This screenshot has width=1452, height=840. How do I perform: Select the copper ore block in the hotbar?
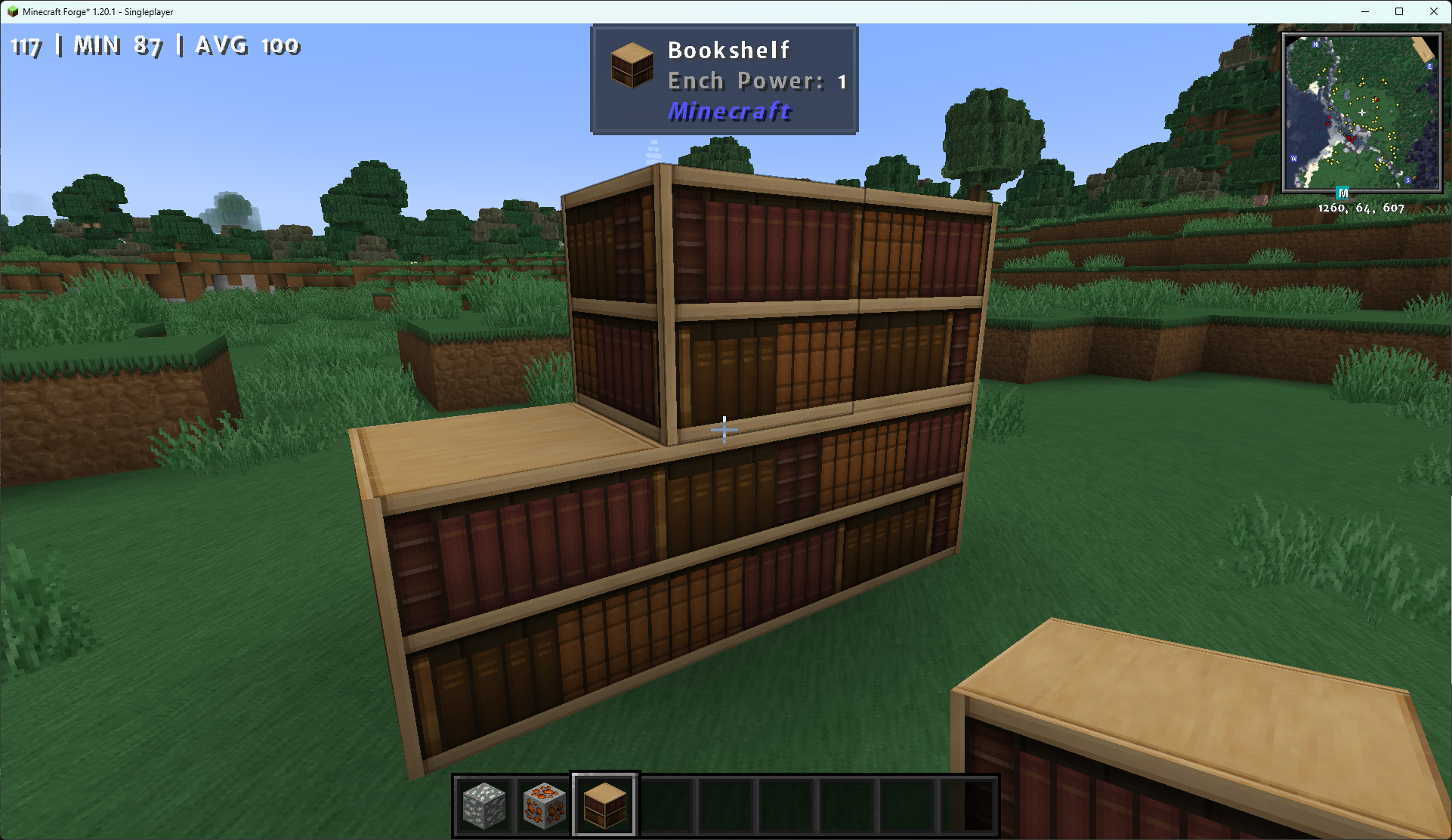pyautogui.click(x=543, y=804)
